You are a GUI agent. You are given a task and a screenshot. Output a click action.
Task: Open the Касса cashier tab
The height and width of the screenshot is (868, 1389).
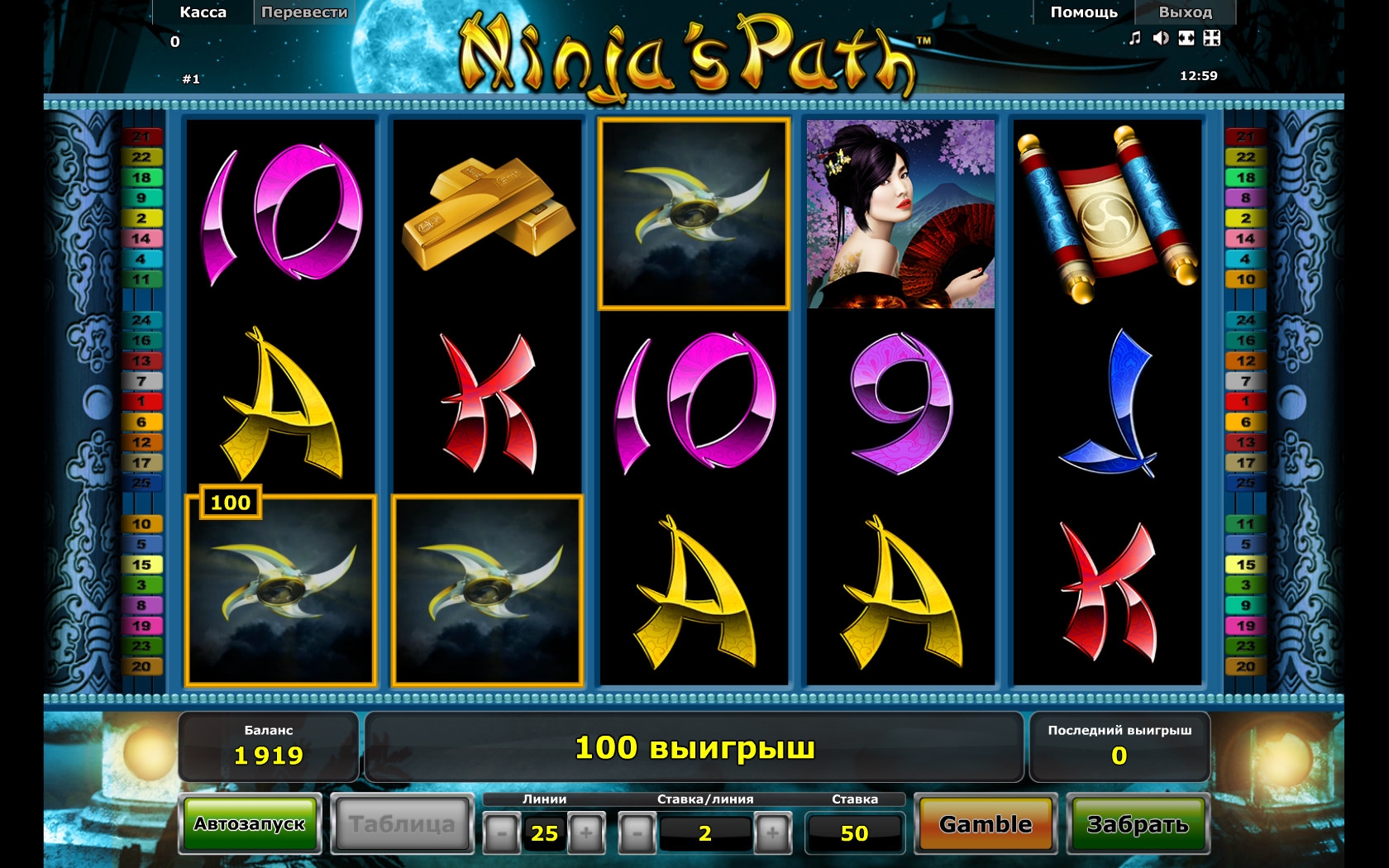203,12
